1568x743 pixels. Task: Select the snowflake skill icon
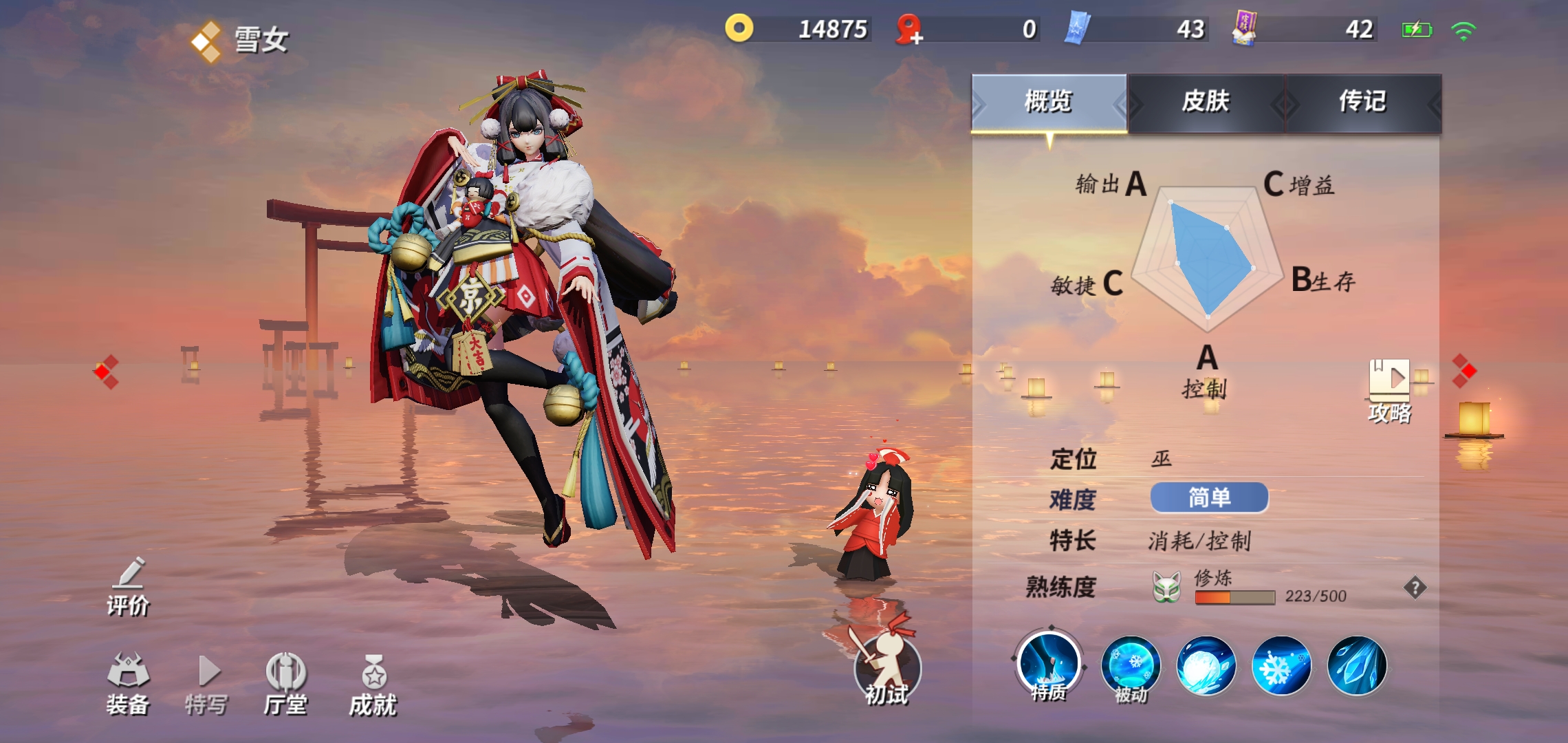pyautogui.click(x=1281, y=666)
